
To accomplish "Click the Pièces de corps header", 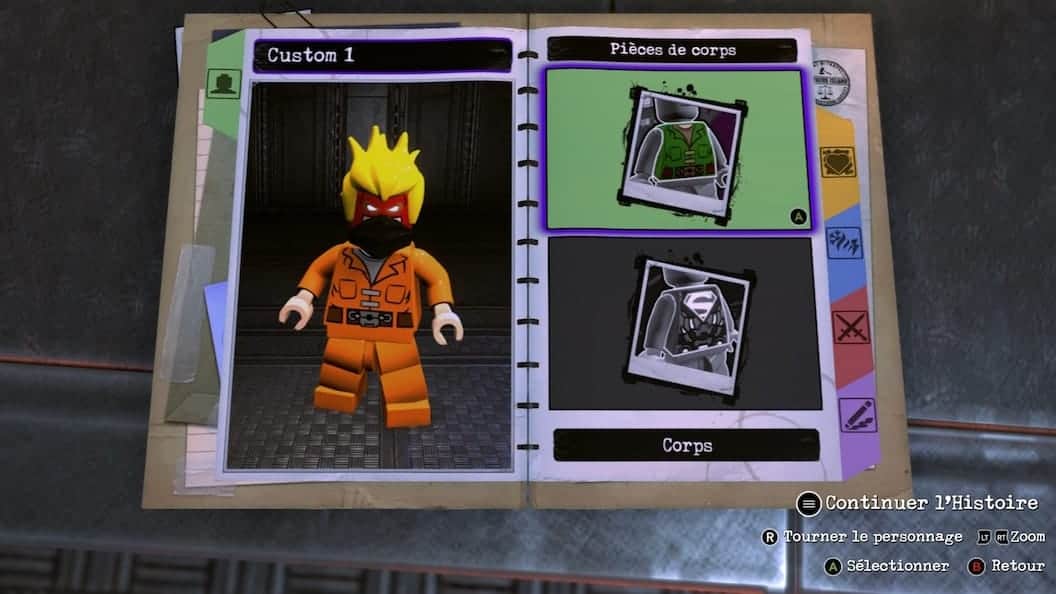I will (x=672, y=49).
